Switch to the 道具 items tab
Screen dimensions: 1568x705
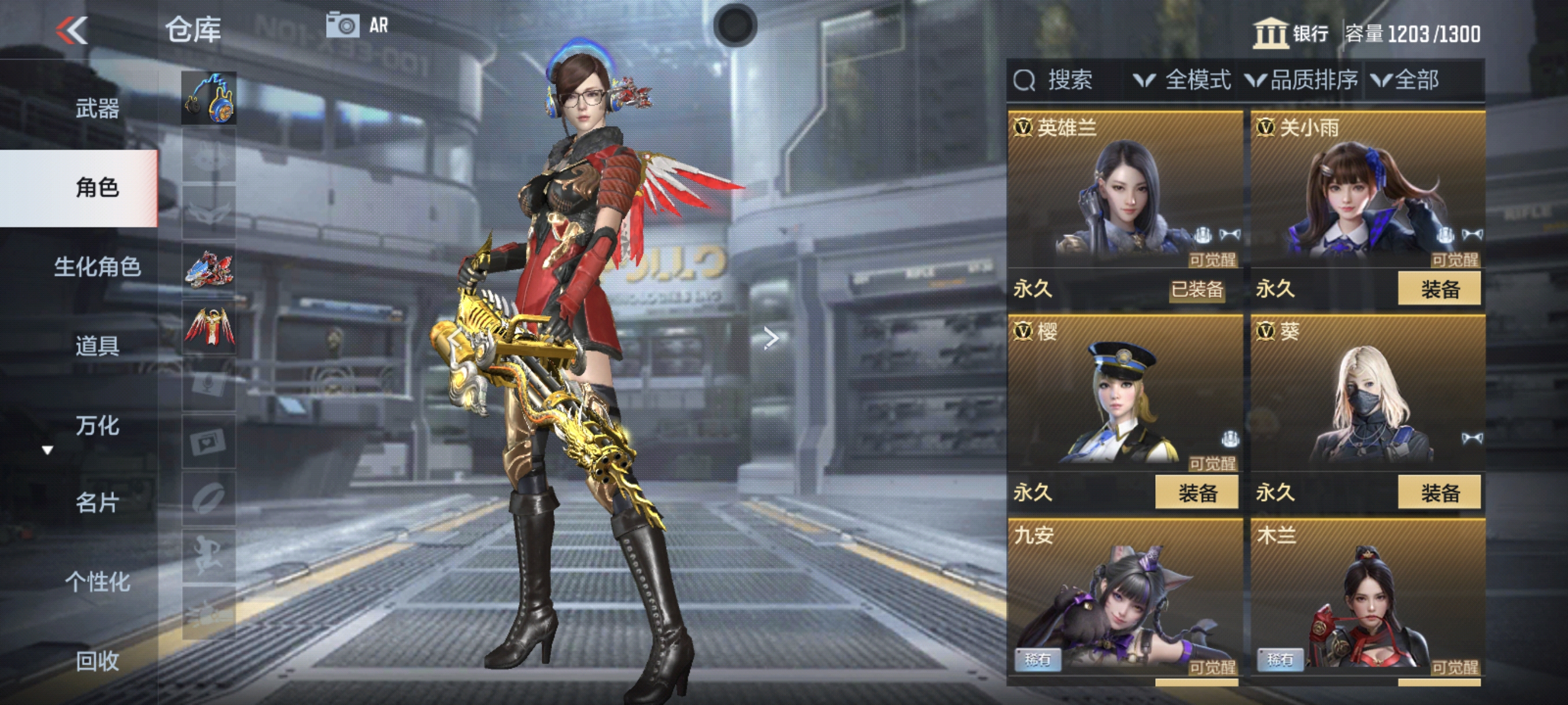pos(97,346)
